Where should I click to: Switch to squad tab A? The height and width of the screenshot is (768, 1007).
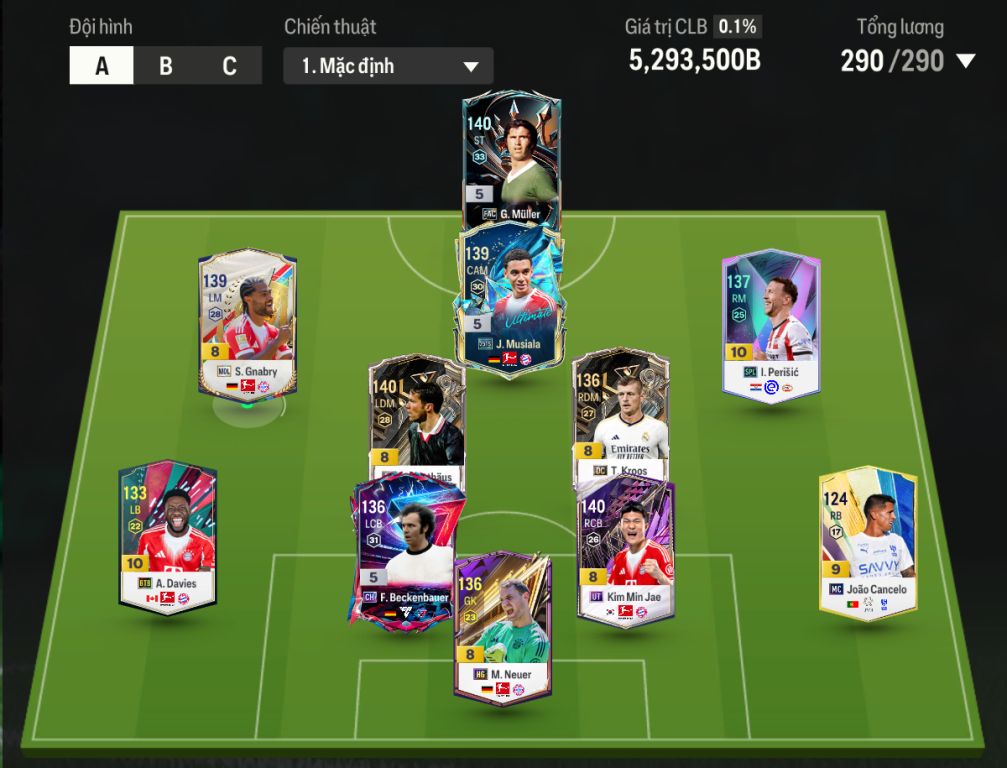coord(101,66)
